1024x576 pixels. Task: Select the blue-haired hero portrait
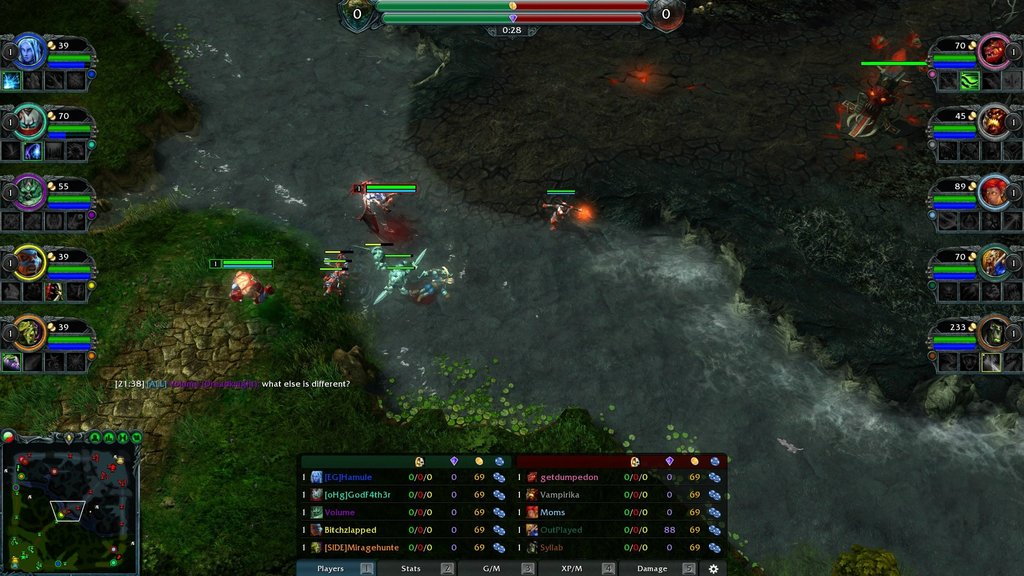[31, 50]
